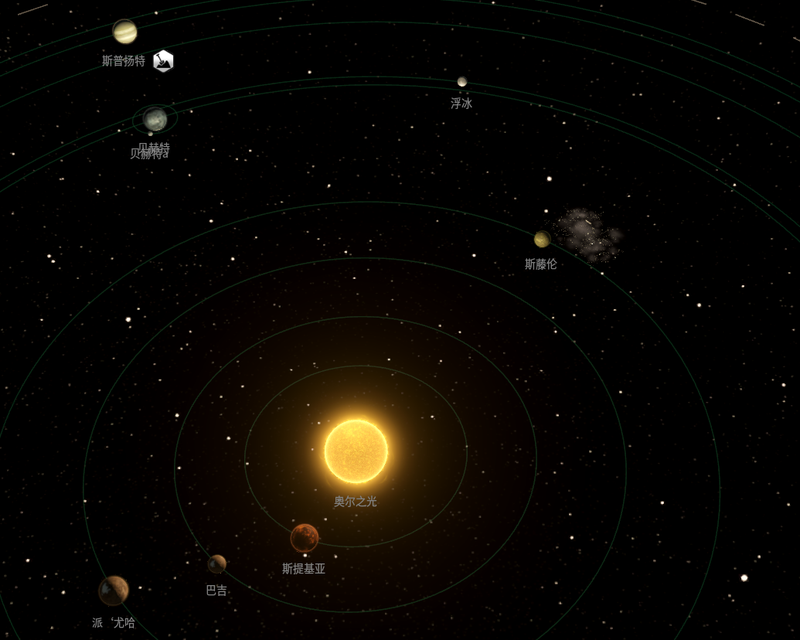Choose the planet 派'尤哈
800x640 pixels.
113,590
